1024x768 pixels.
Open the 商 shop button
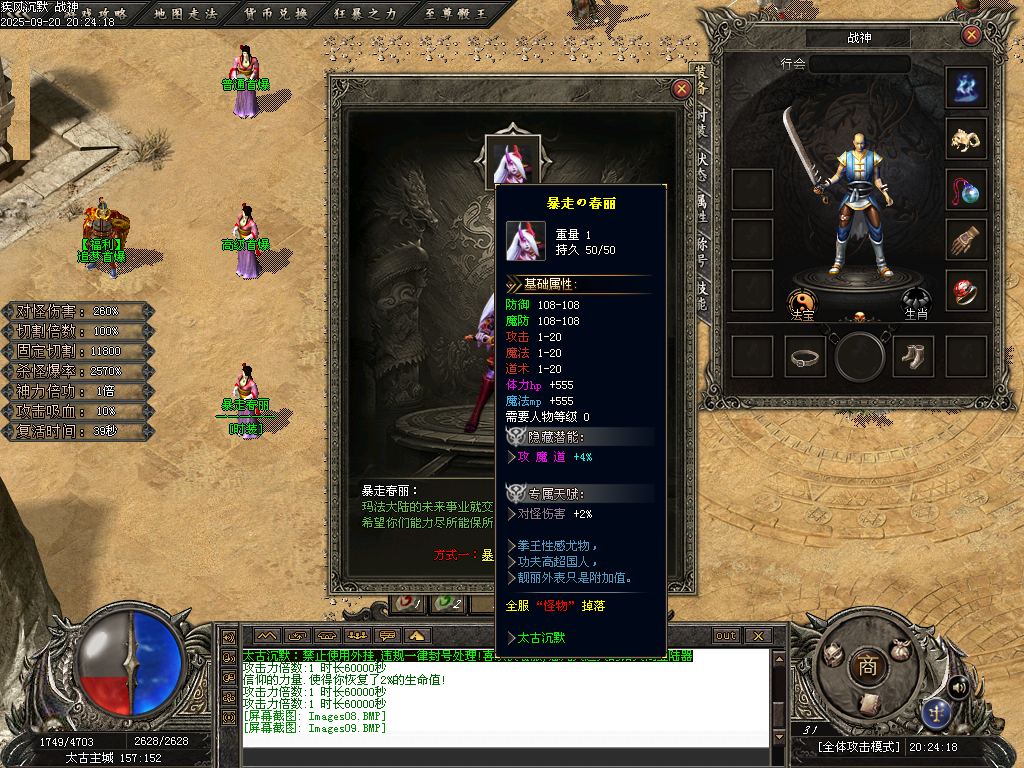coord(867,668)
